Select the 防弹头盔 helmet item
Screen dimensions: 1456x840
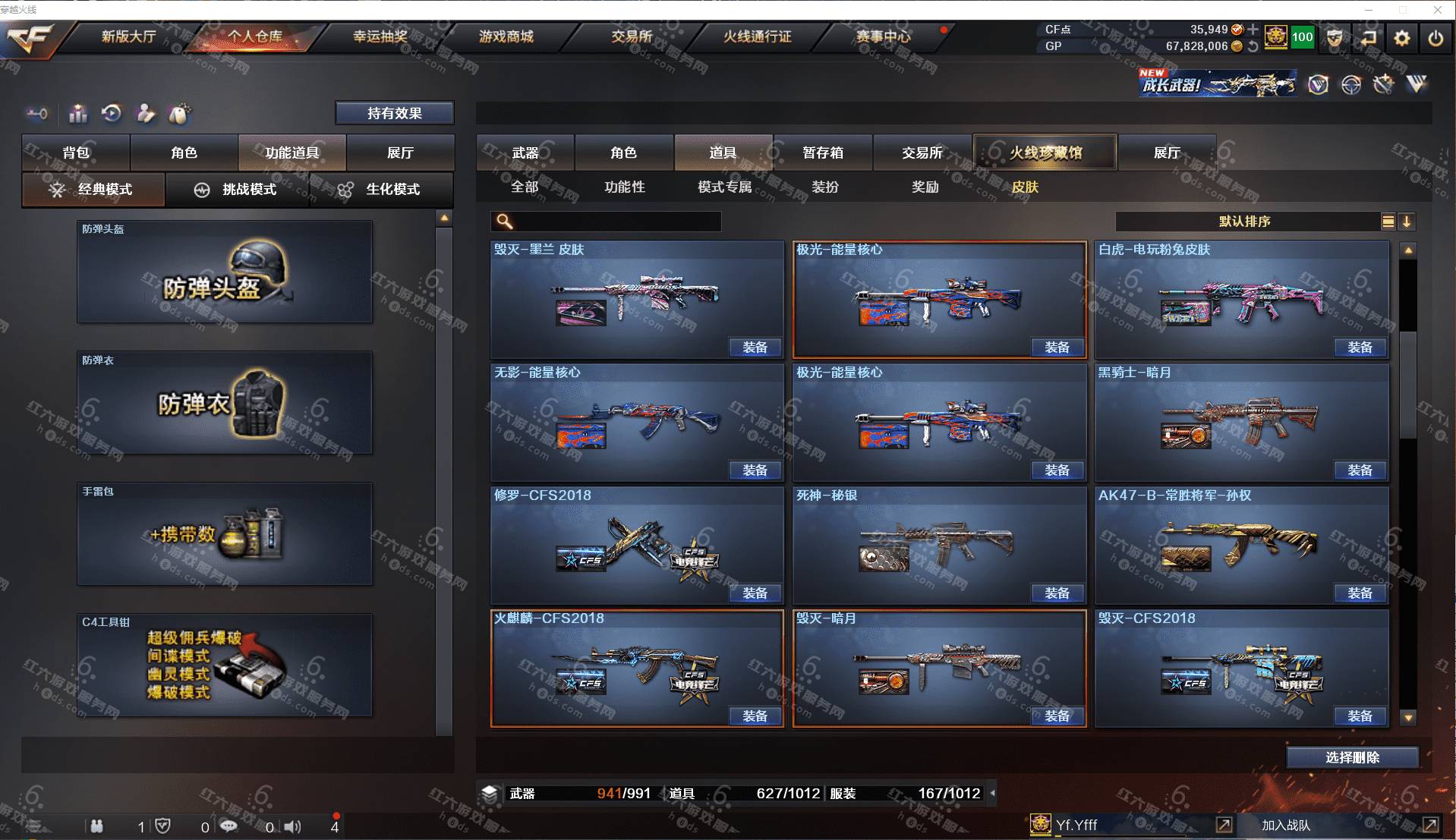pyautogui.click(x=225, y=272)
